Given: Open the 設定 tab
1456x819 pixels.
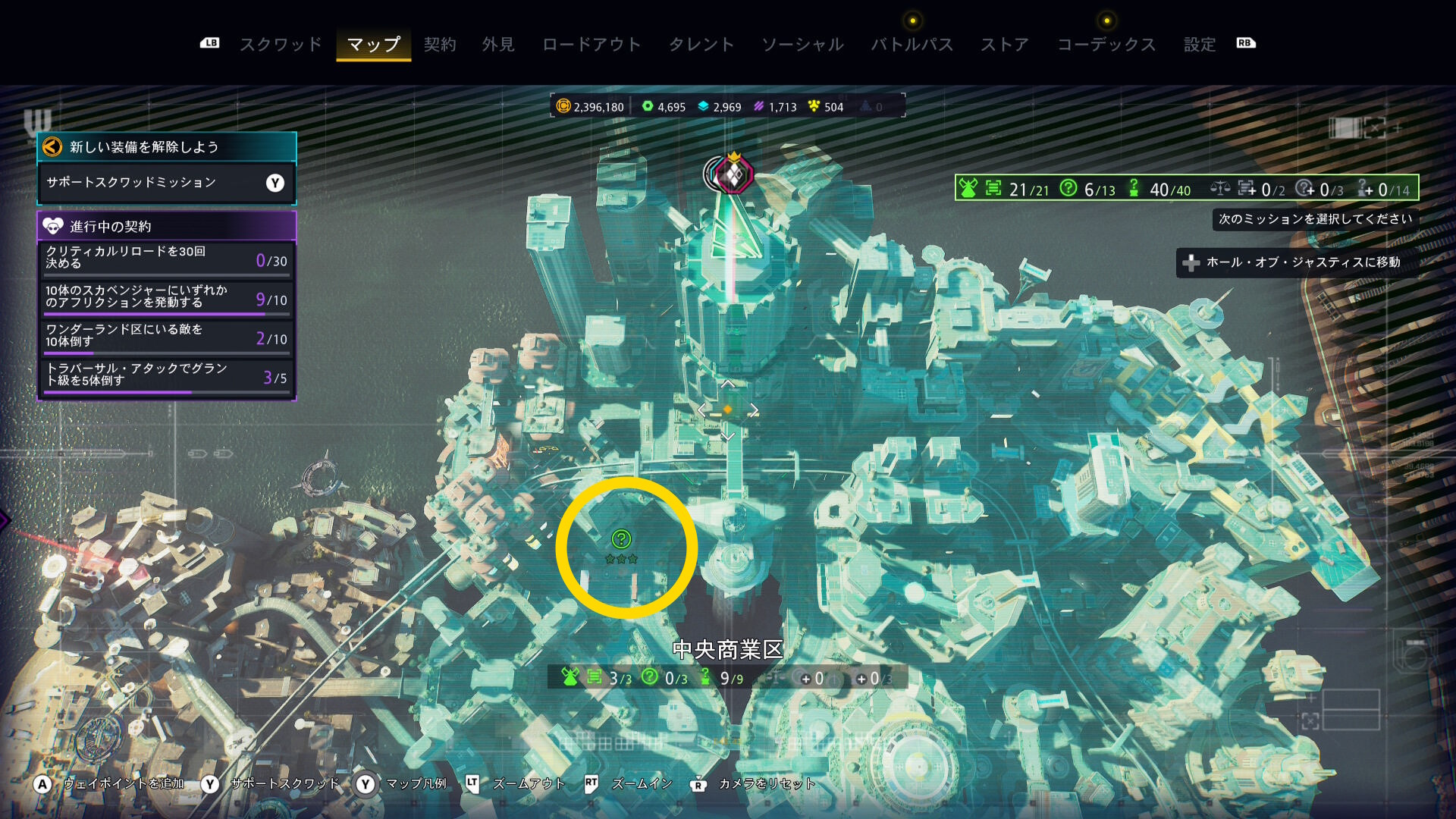Looking at the screenshot, I should [x=1200, y=45].
